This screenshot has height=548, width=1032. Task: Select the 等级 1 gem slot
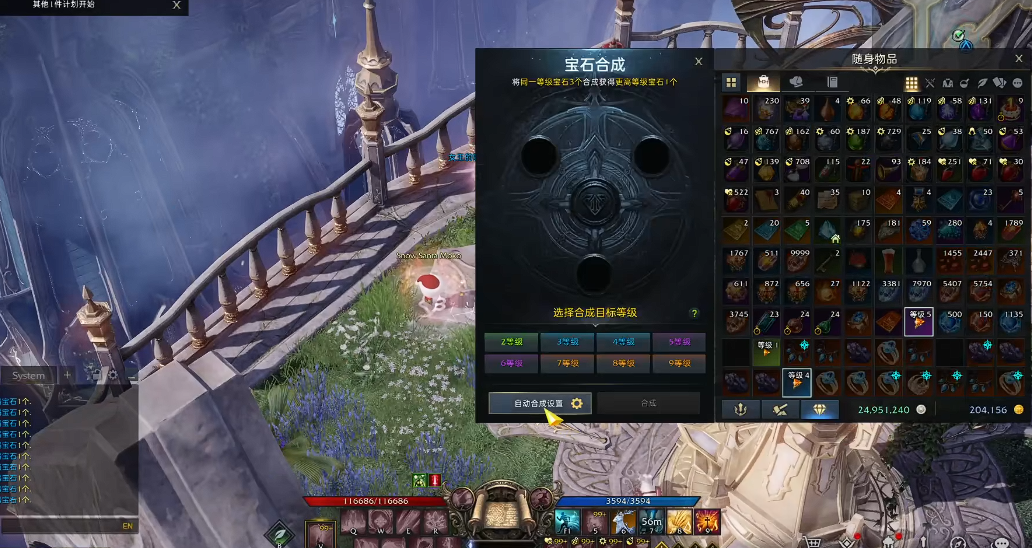click(x=765, y=352)
